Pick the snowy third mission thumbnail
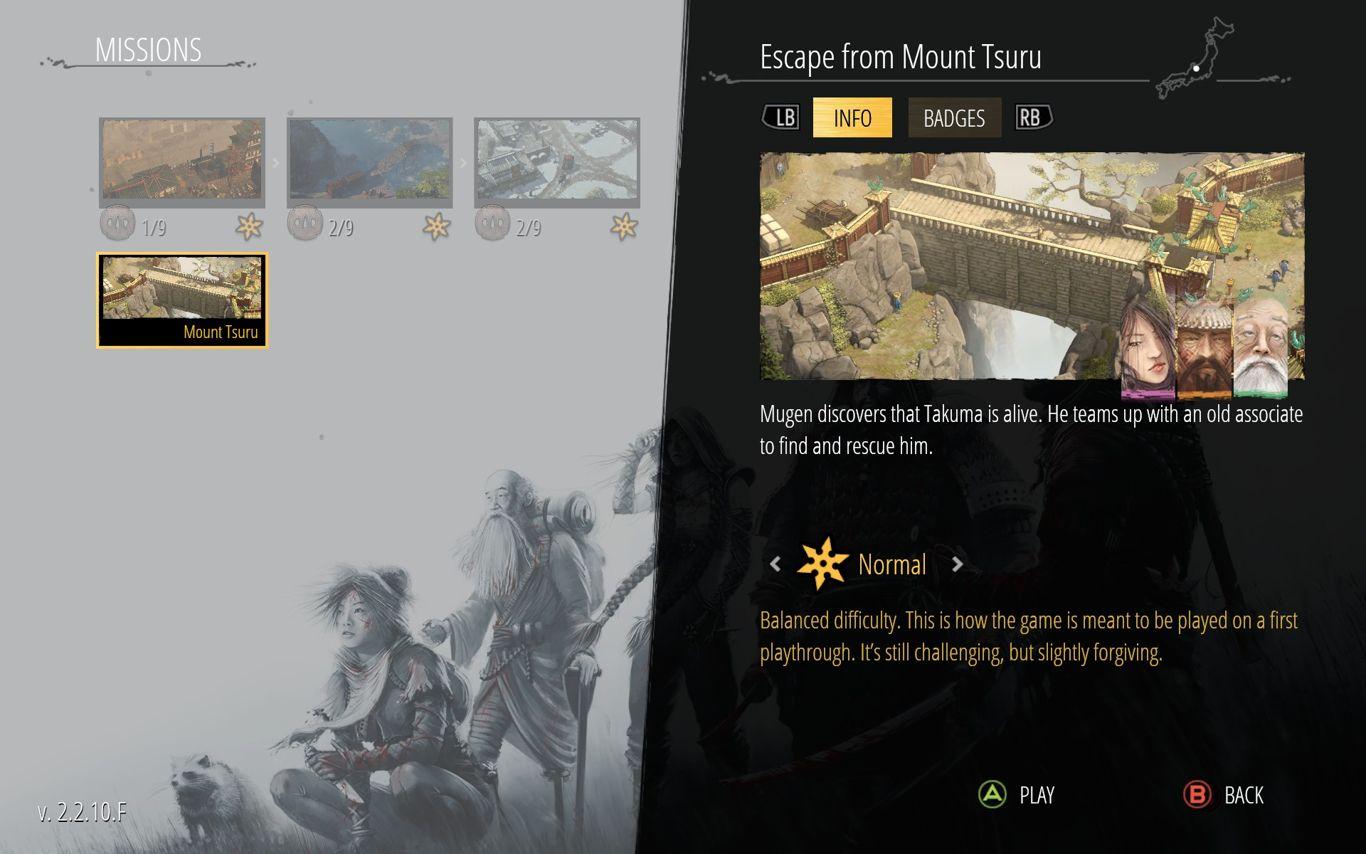 [557, 160]
